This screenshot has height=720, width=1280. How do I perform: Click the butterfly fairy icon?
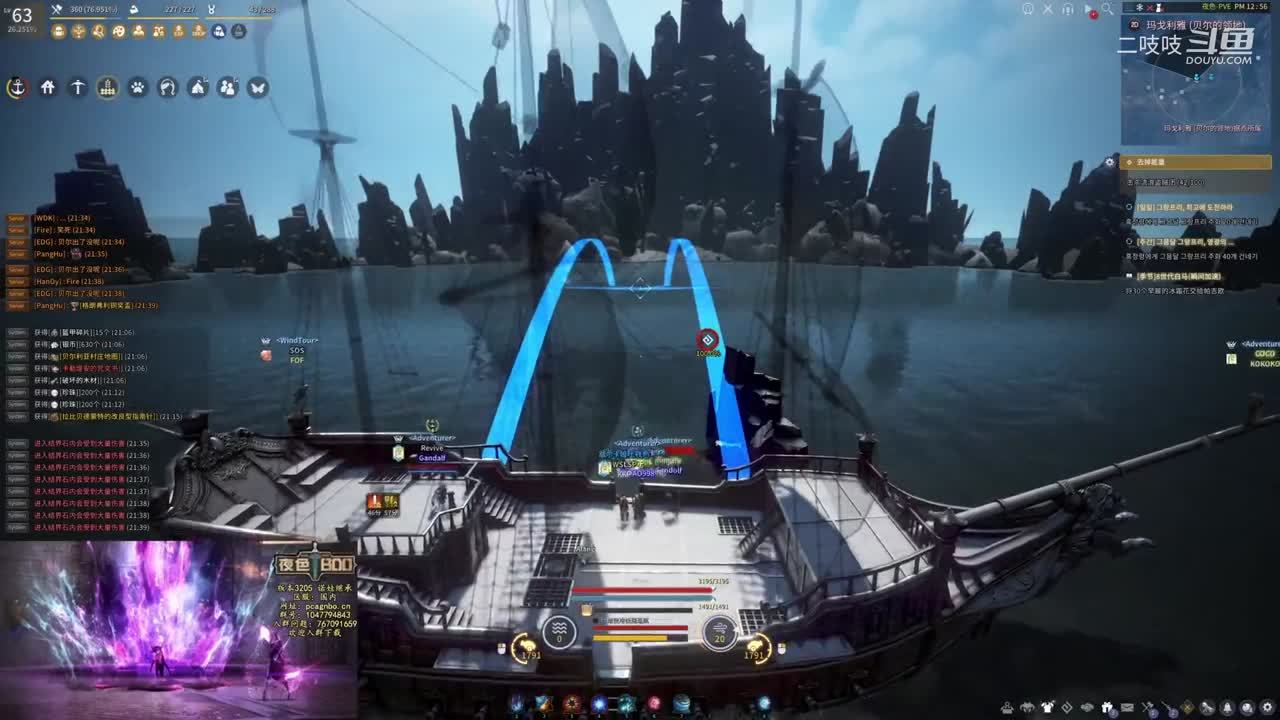(x=257, y=87)
